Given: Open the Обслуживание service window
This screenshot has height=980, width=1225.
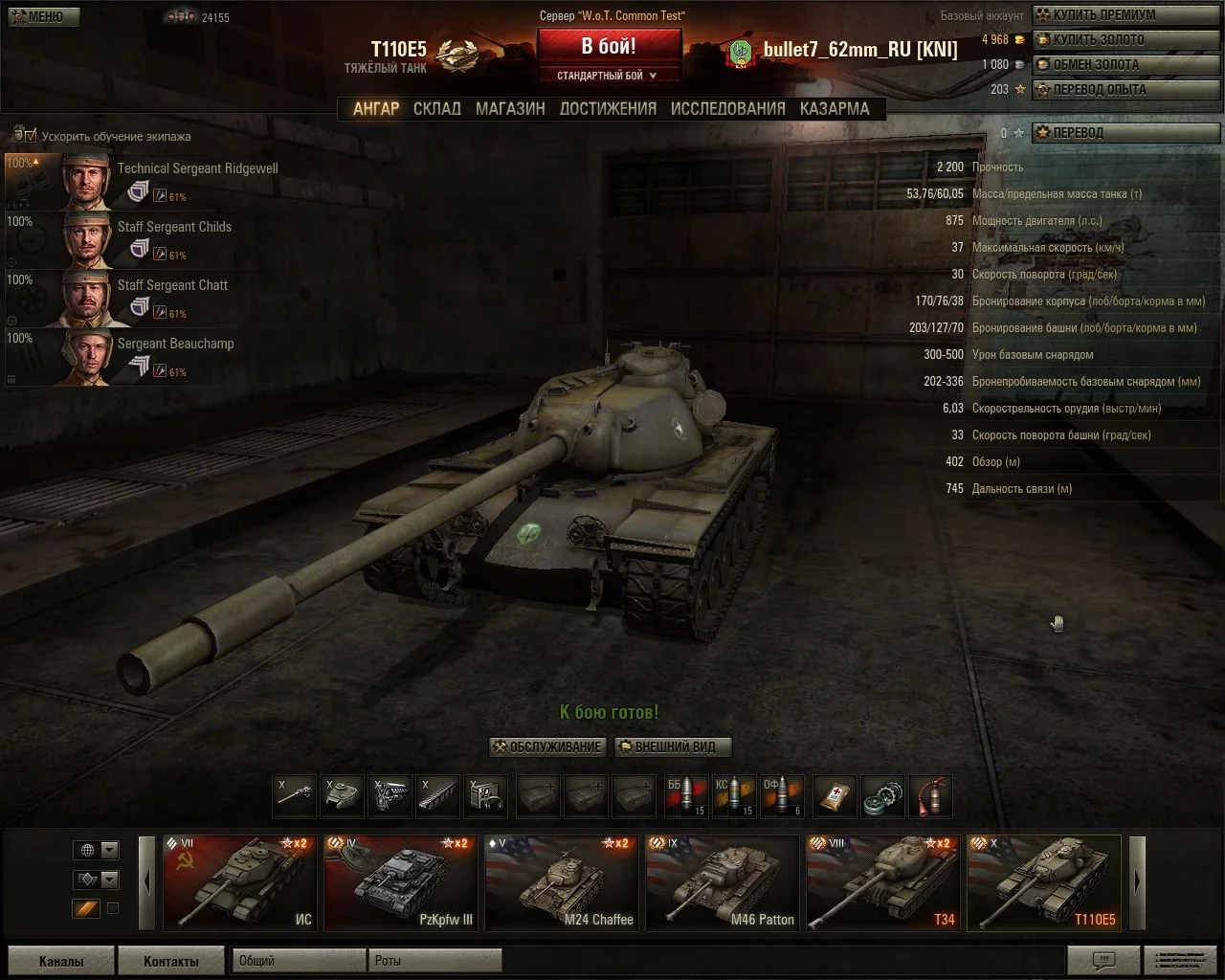Looking at the screenshot, I should coord(547,747).
